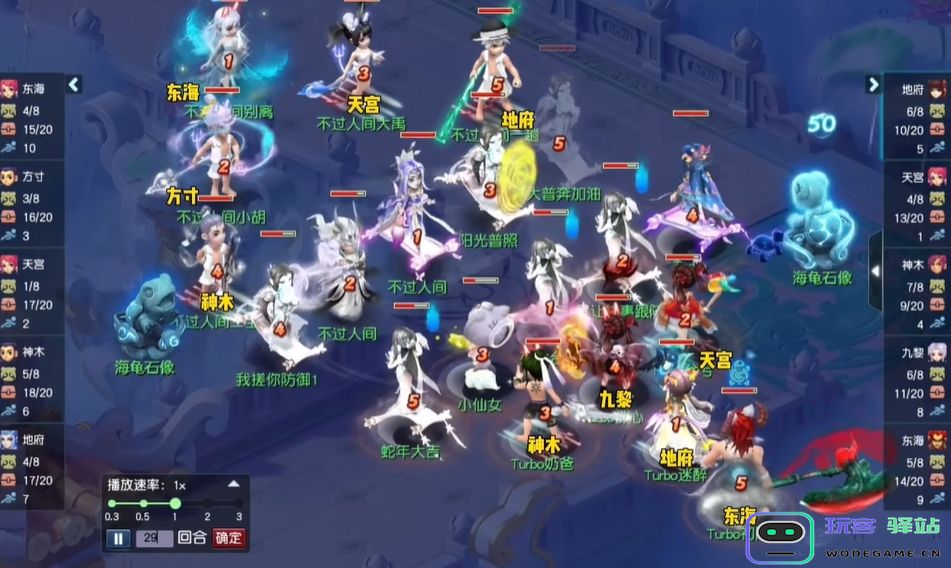Screen dimensions: 951x568
Task: Click the red 确定 confirm button
Action: click(x=228, y=538)
